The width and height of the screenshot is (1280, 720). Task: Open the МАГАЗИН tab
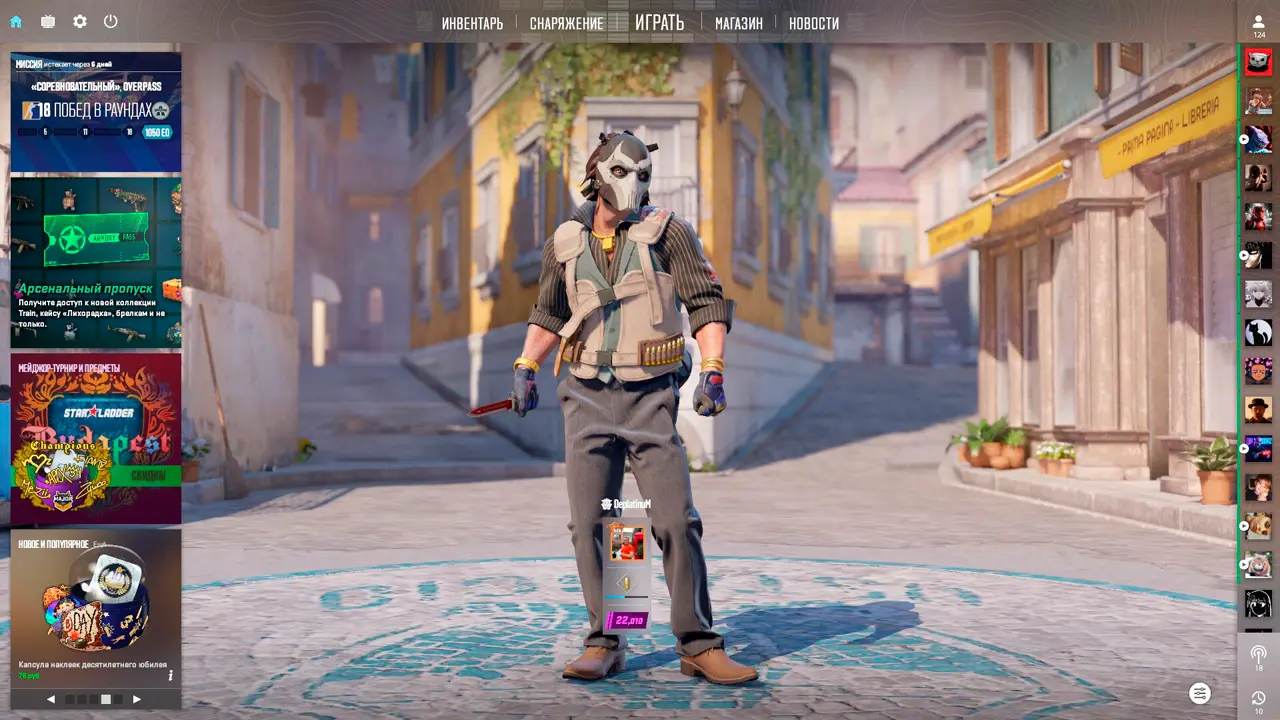(738, 23)
